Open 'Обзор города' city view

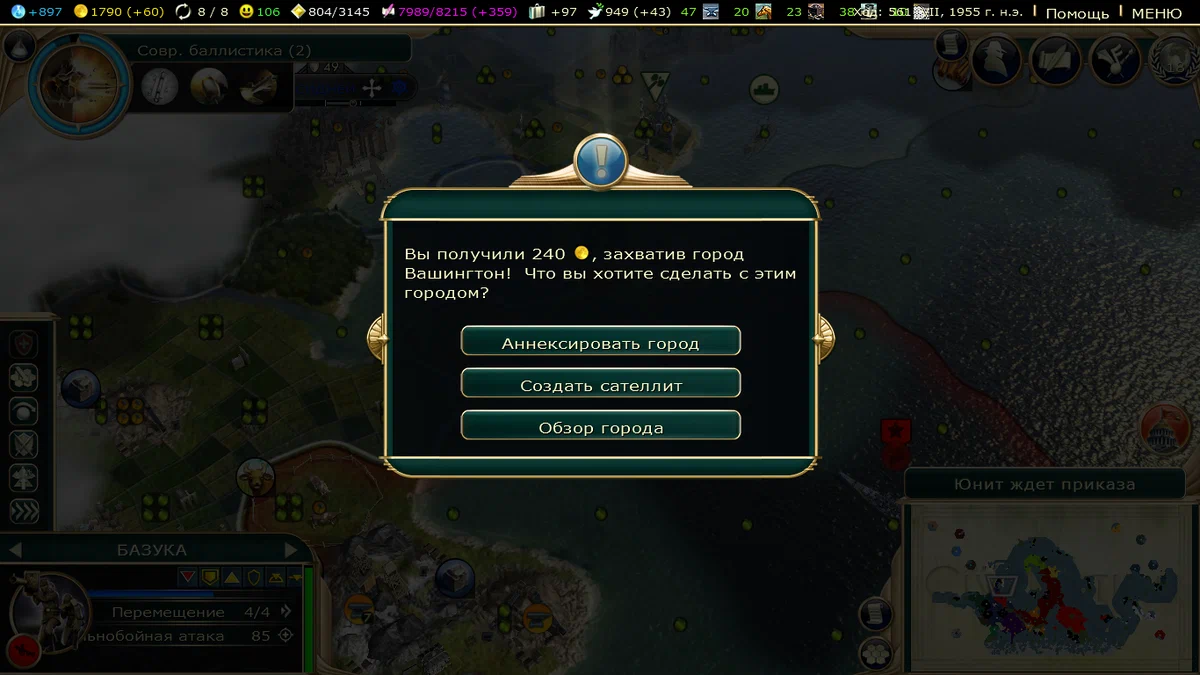(x=600, y=427)
